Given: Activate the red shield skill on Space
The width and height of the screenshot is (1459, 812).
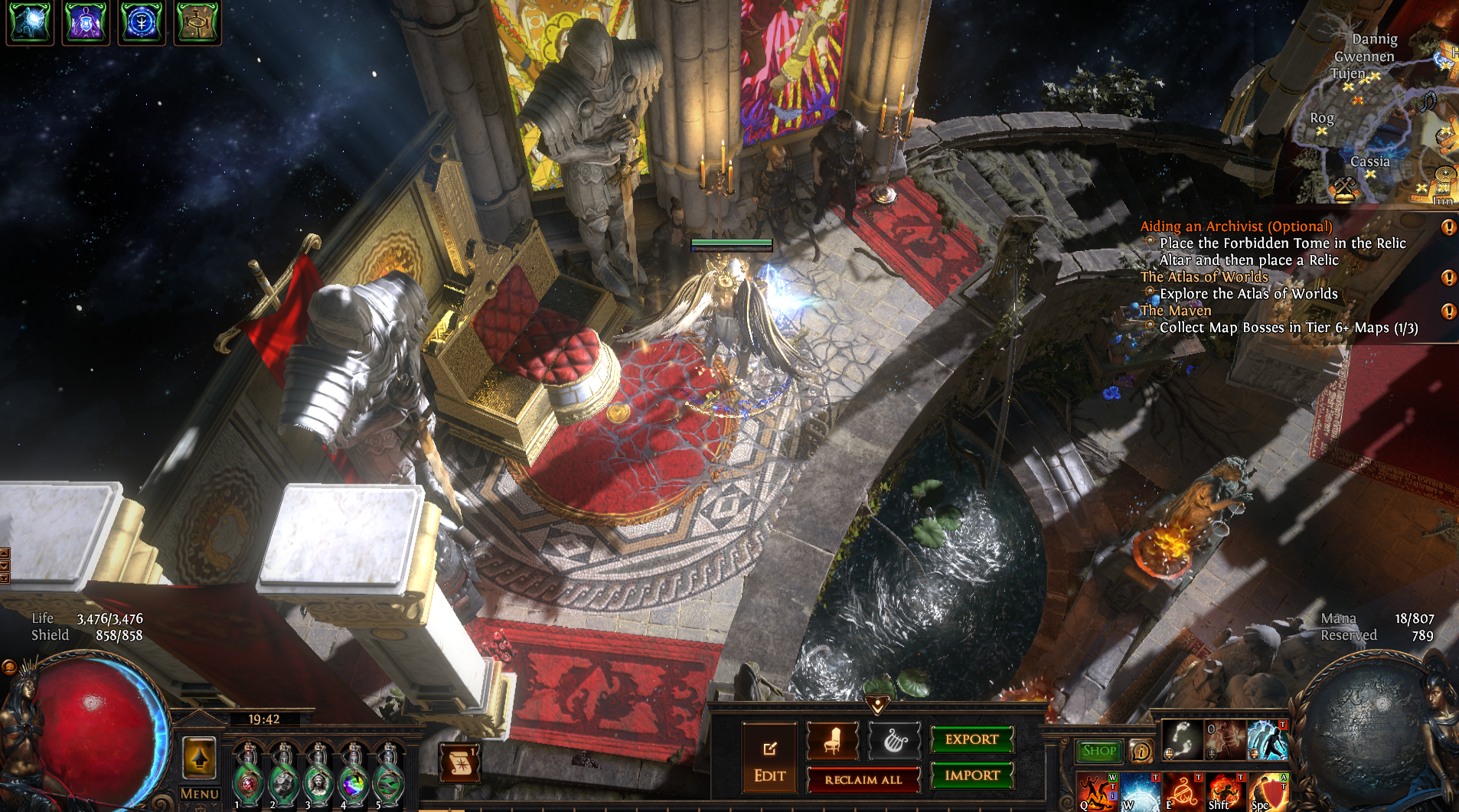Looking at the screenshot, I should pyautogui.click(x=1268, y=791).
